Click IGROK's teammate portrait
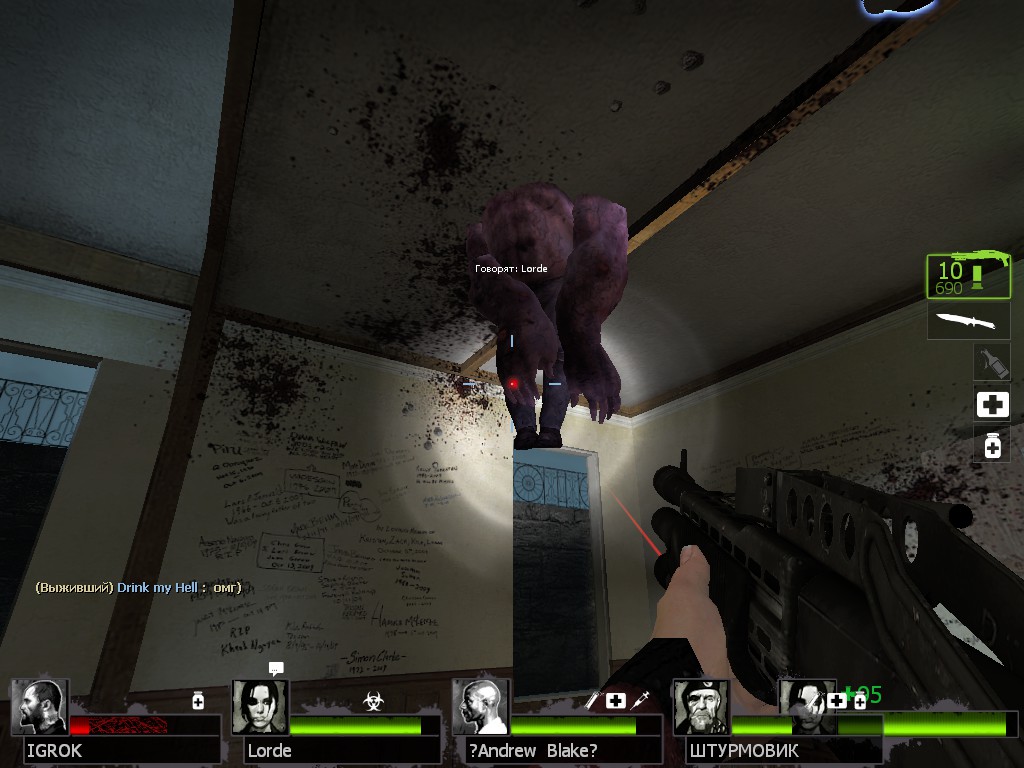 click(x=40, y=707)
